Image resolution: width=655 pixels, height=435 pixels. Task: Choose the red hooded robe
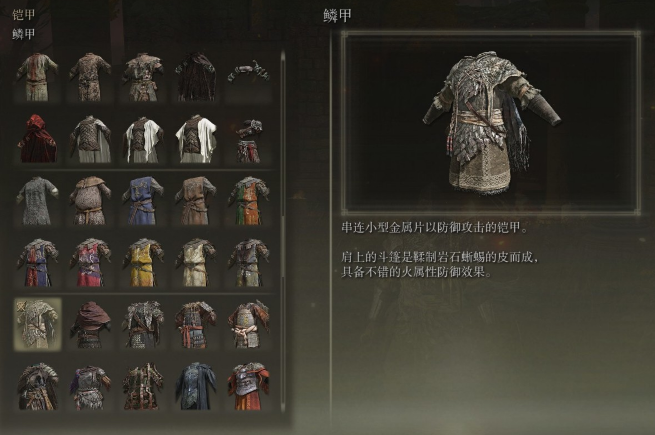[x=37, y=138]
